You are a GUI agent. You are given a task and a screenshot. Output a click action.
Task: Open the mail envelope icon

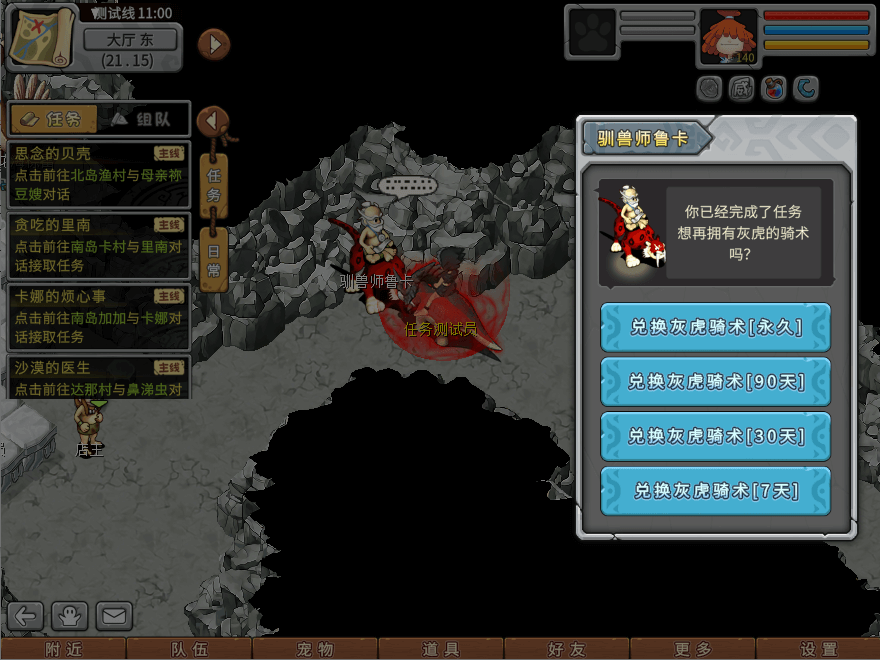(x=113, y=616)
